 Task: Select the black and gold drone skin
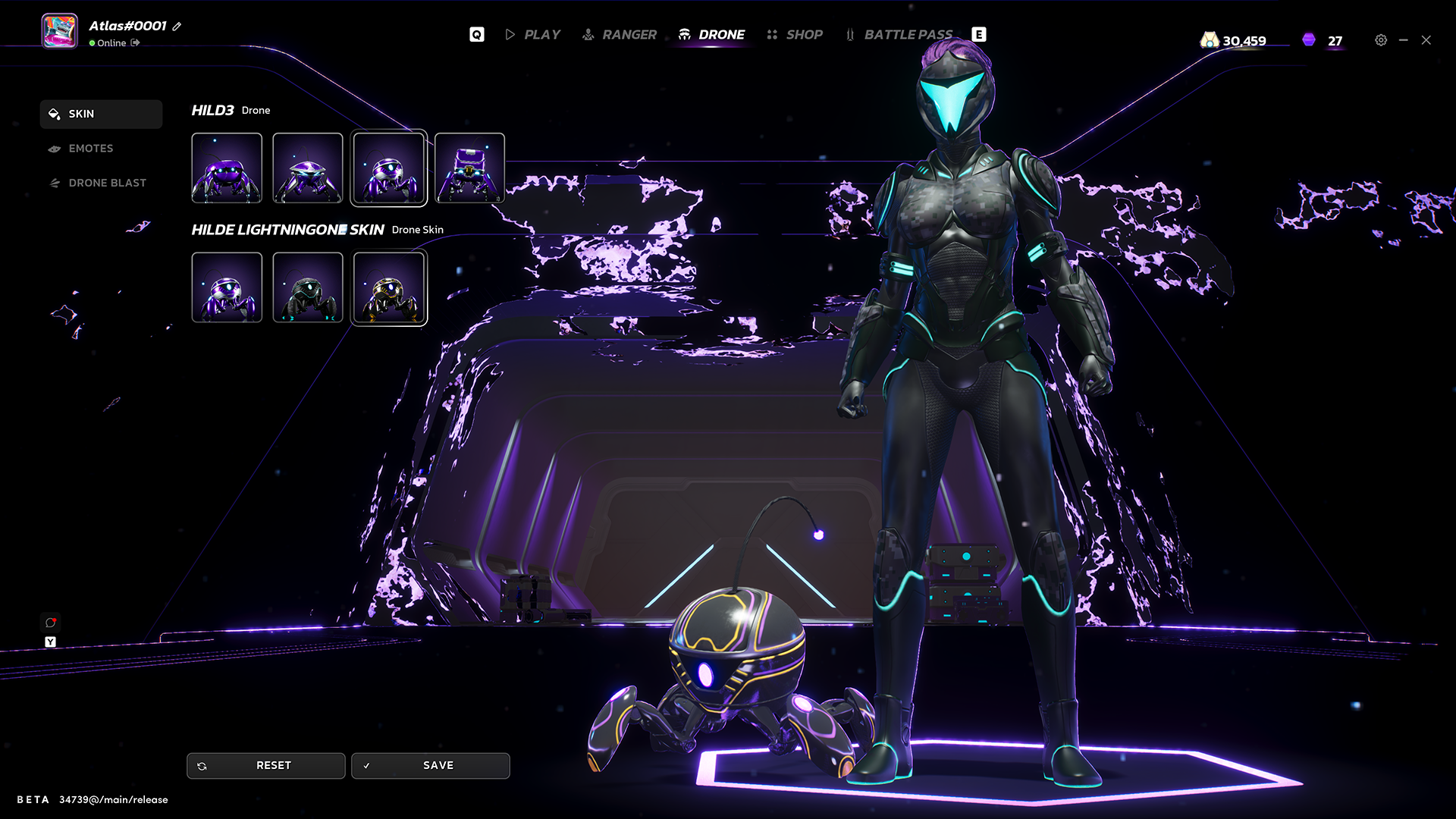(x=389, y=287)
